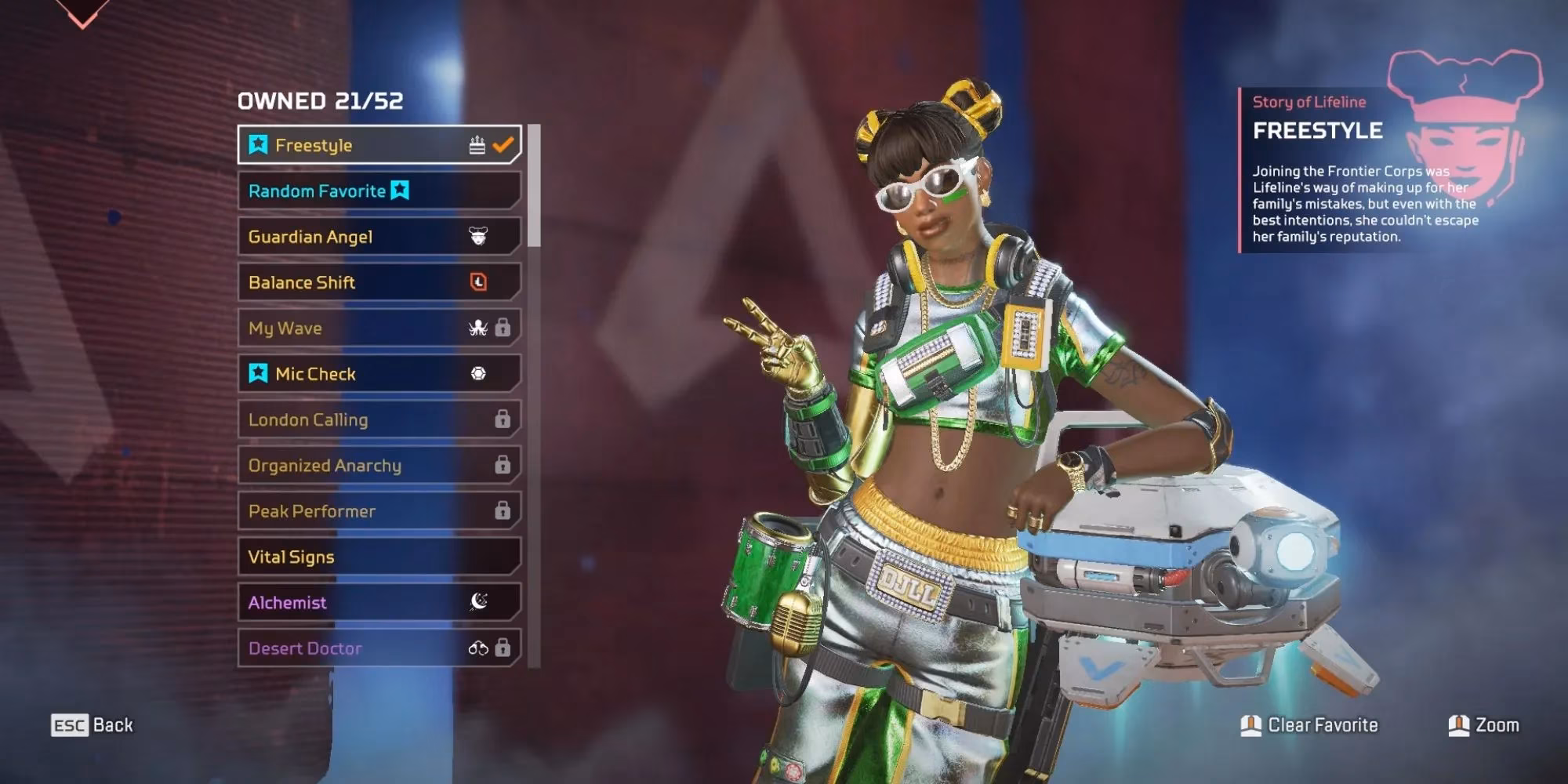Click the binoculars icon on Desert Doctor
This screenshot has height=784, width=1568.
[480, 648]
